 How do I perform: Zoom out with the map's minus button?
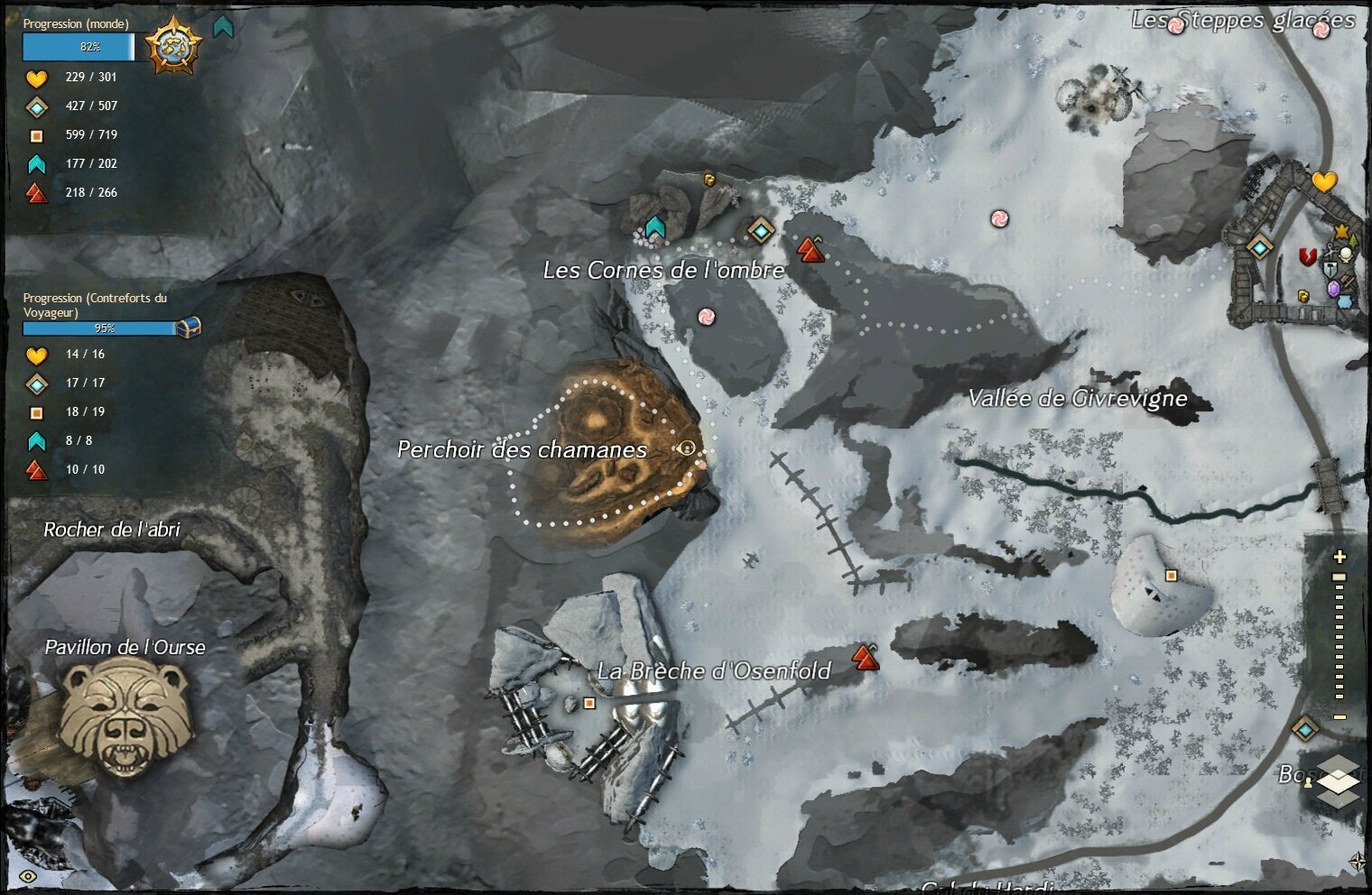click(x=1340, y=717)
